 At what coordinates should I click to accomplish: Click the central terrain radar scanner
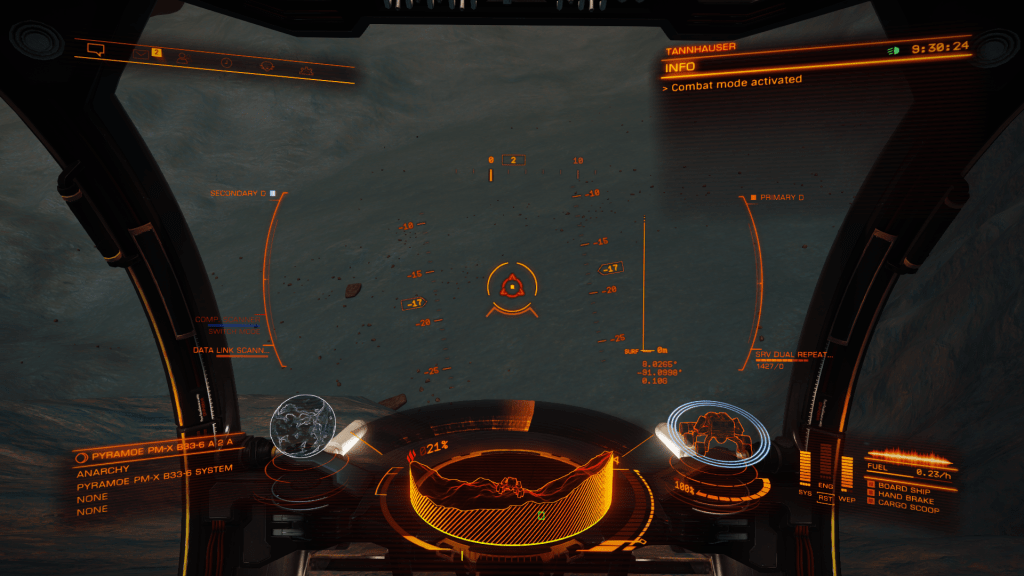click(512, 490)
